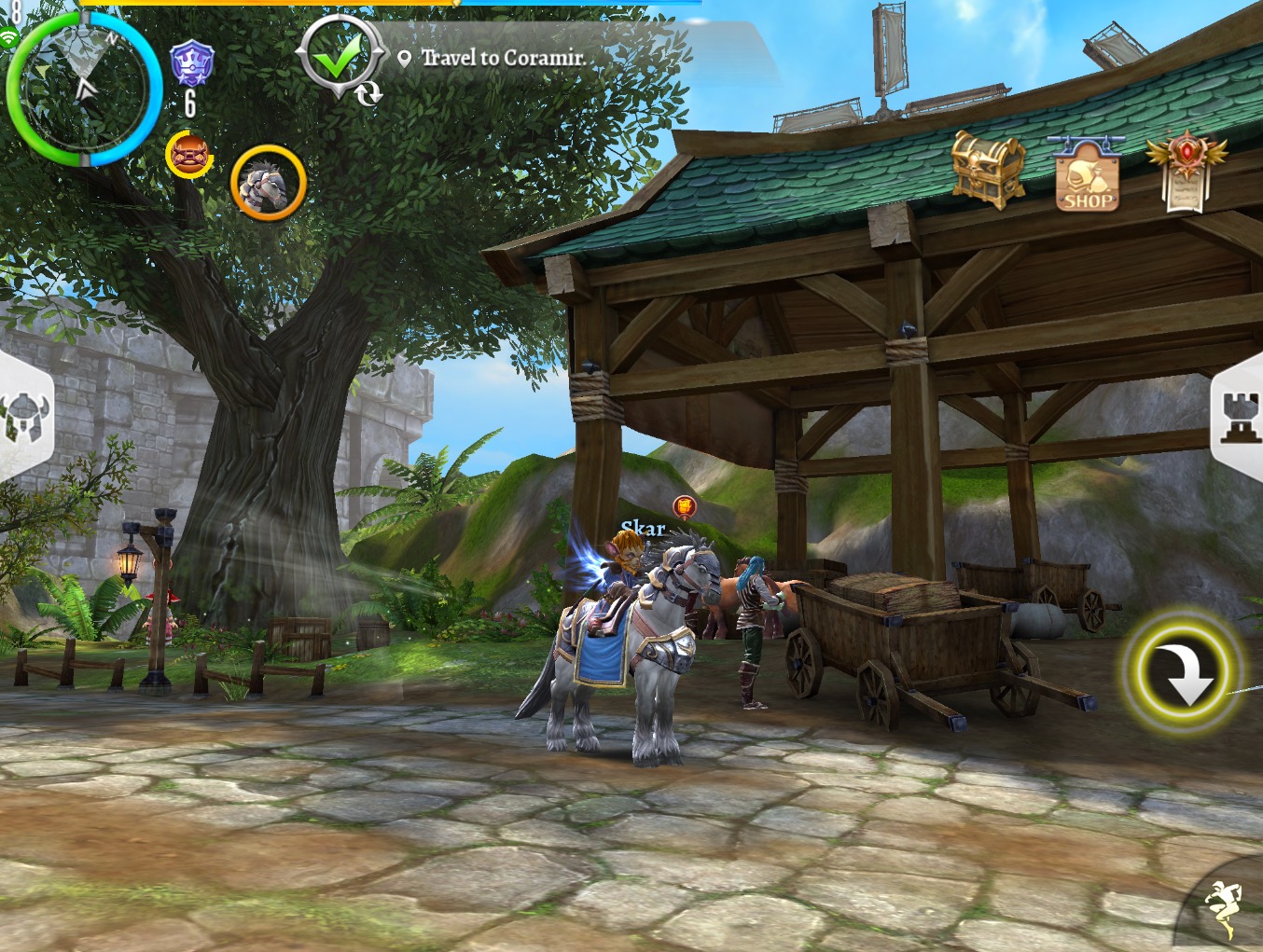Select the red monster face buff icon
This screenshot has width=1263, height=952.
(x=188, y=154)
